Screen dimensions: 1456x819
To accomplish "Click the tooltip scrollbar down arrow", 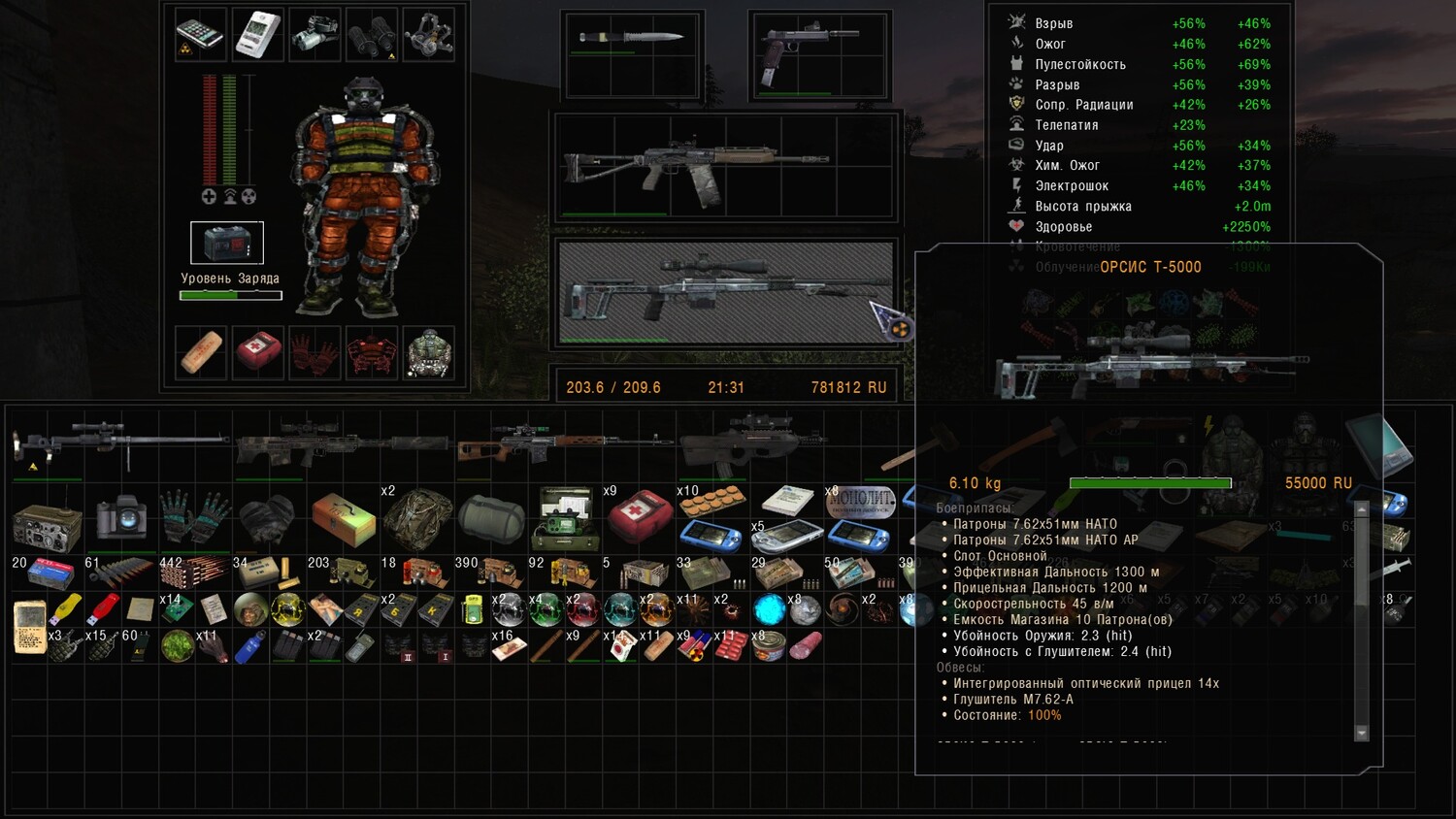I will tap(1362, 733).
